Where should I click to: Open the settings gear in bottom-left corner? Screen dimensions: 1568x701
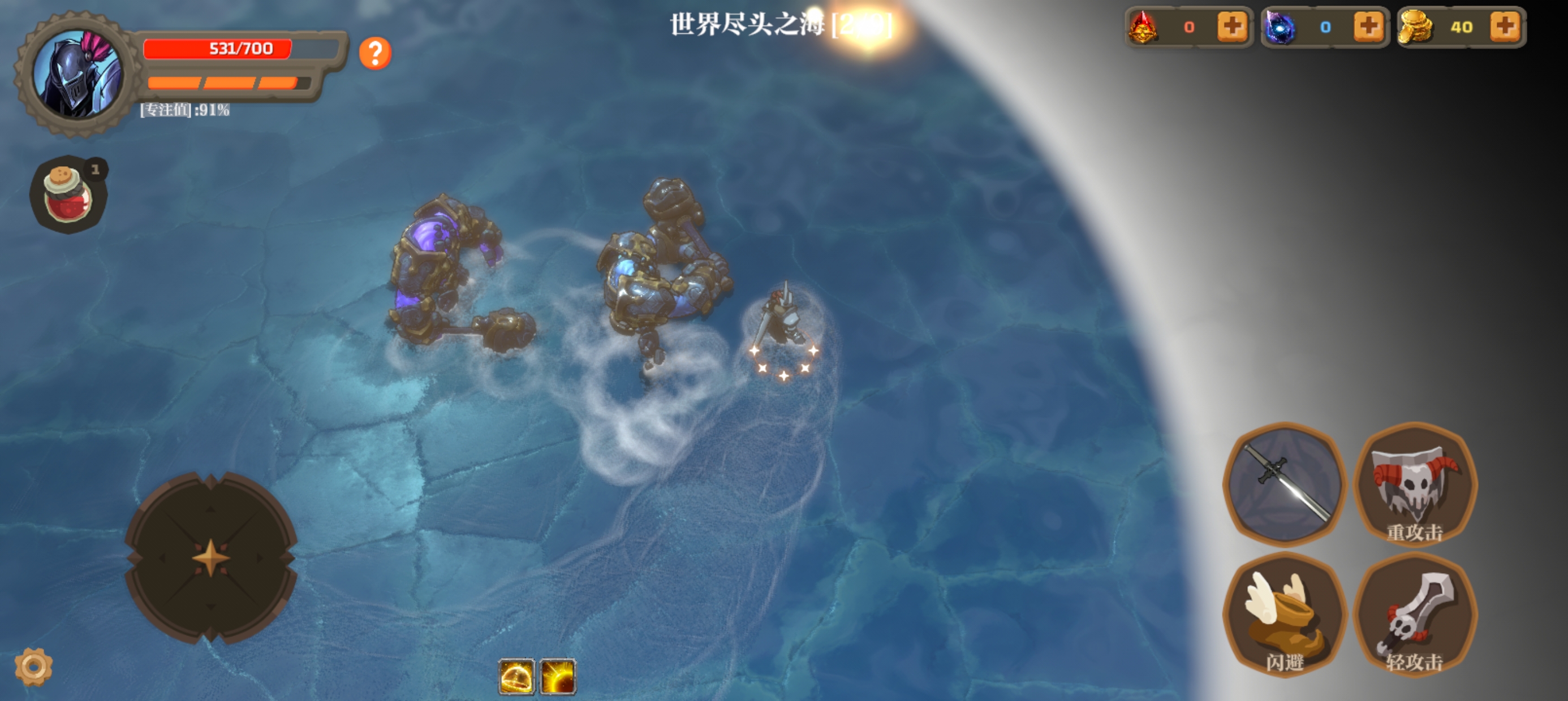point(33,667)
